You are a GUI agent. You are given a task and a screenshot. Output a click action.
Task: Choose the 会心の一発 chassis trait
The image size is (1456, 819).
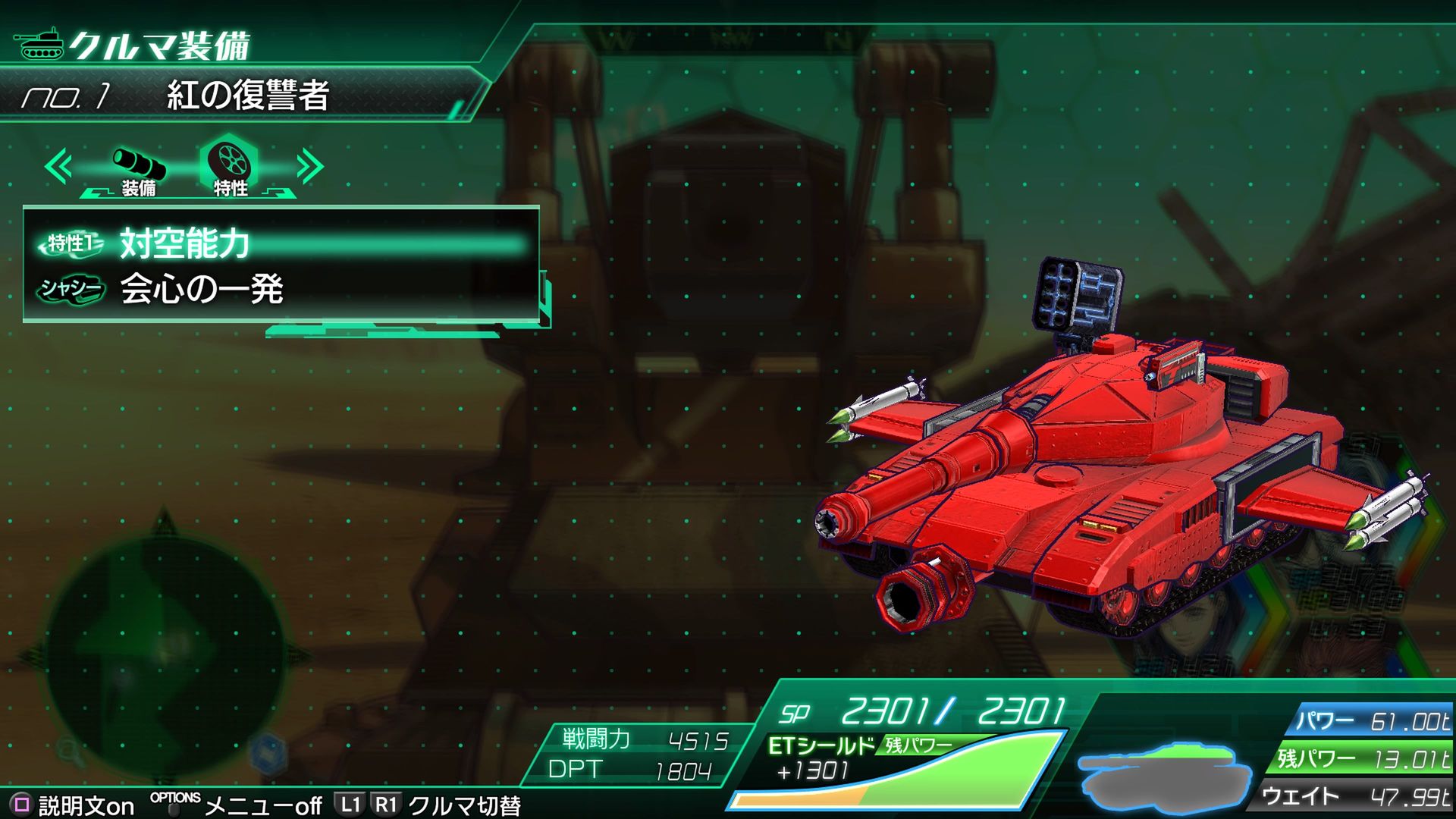(x=281, y=289)
